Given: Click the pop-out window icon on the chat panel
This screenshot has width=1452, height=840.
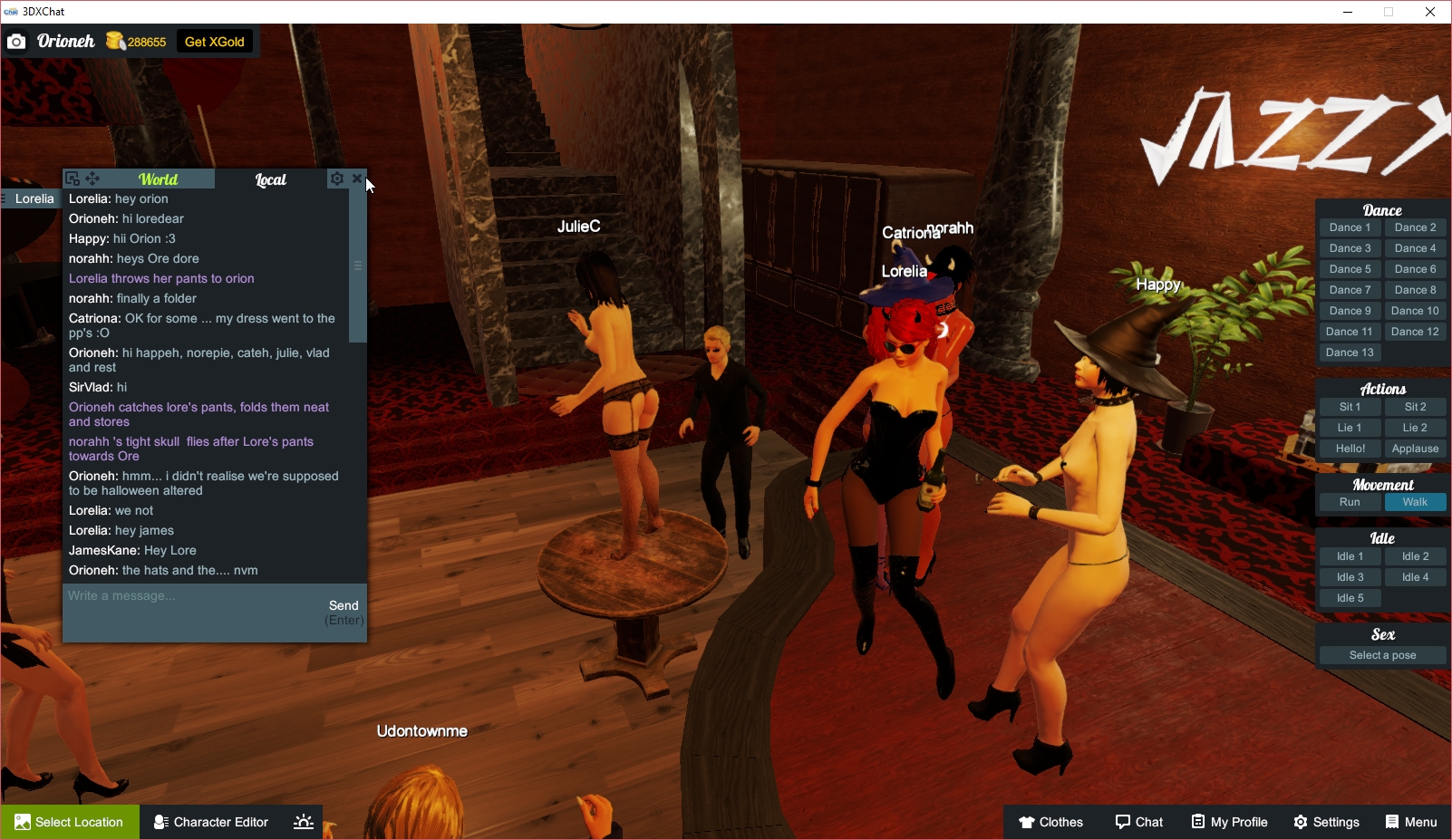Looking at the screenshot, I should tap(71, 179).
